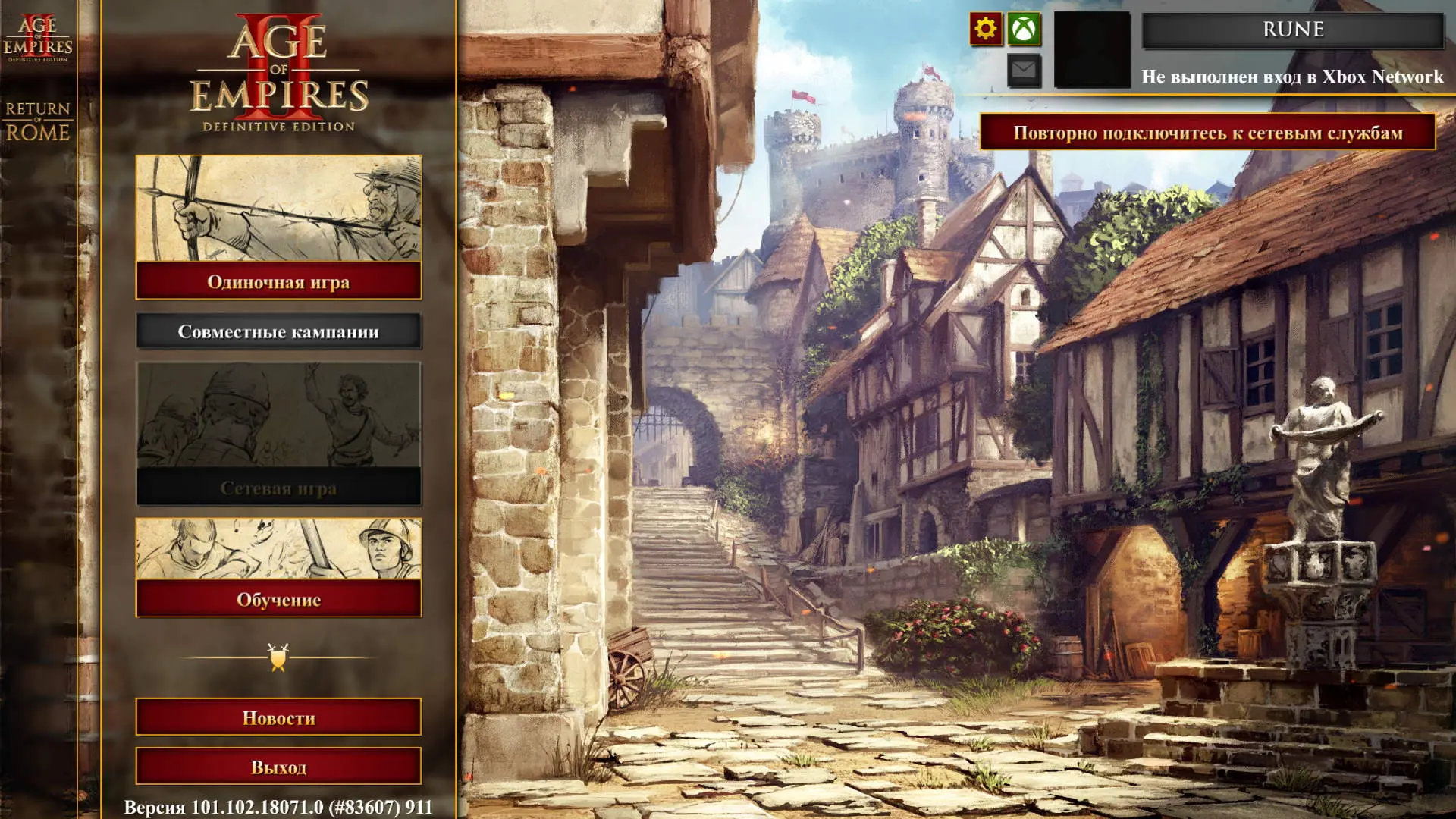Screen dimensions: 1456x819
Task: Click the green Xbox sign-in icon
Action: pos(1024,30)
